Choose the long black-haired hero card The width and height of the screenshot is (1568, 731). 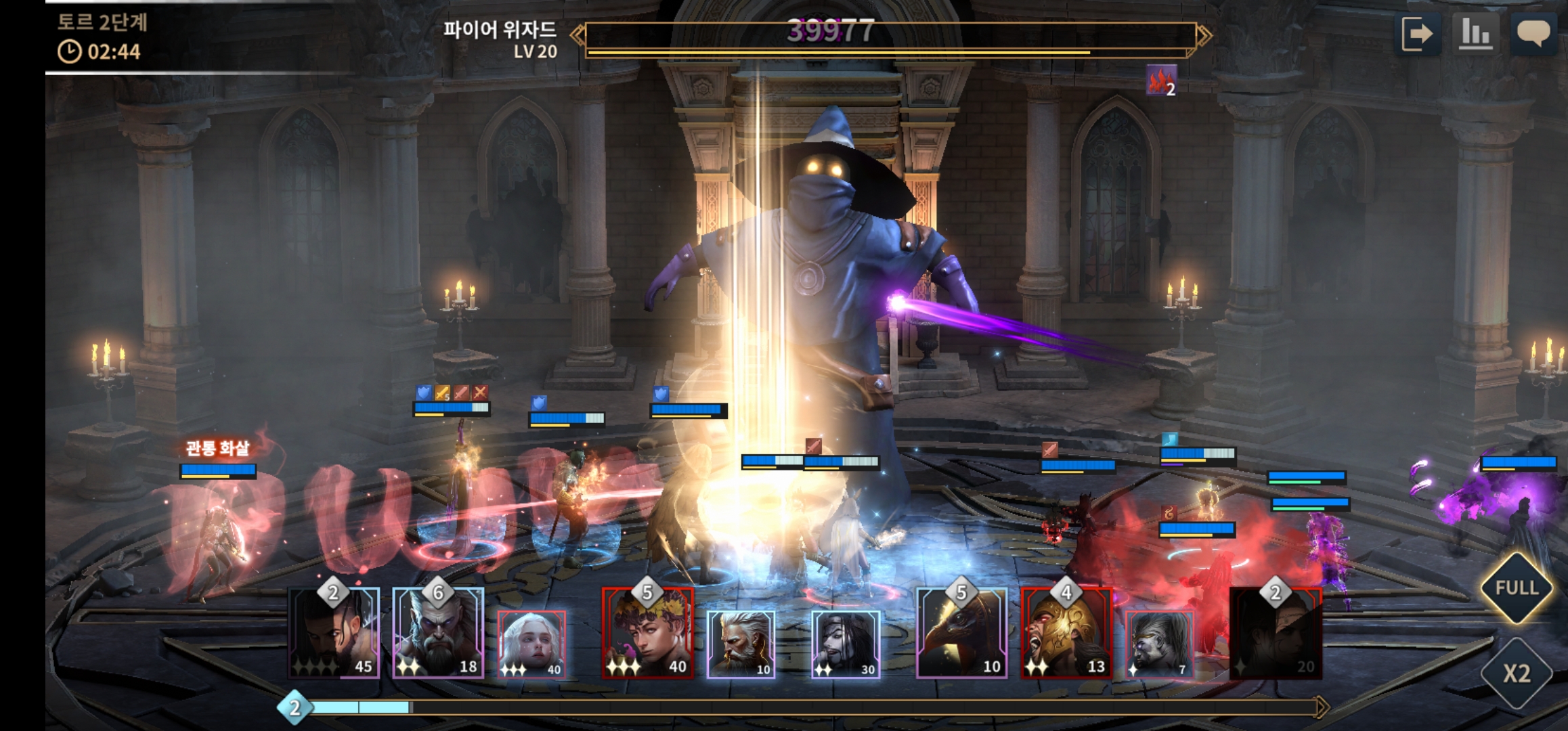tap(845, 643)
